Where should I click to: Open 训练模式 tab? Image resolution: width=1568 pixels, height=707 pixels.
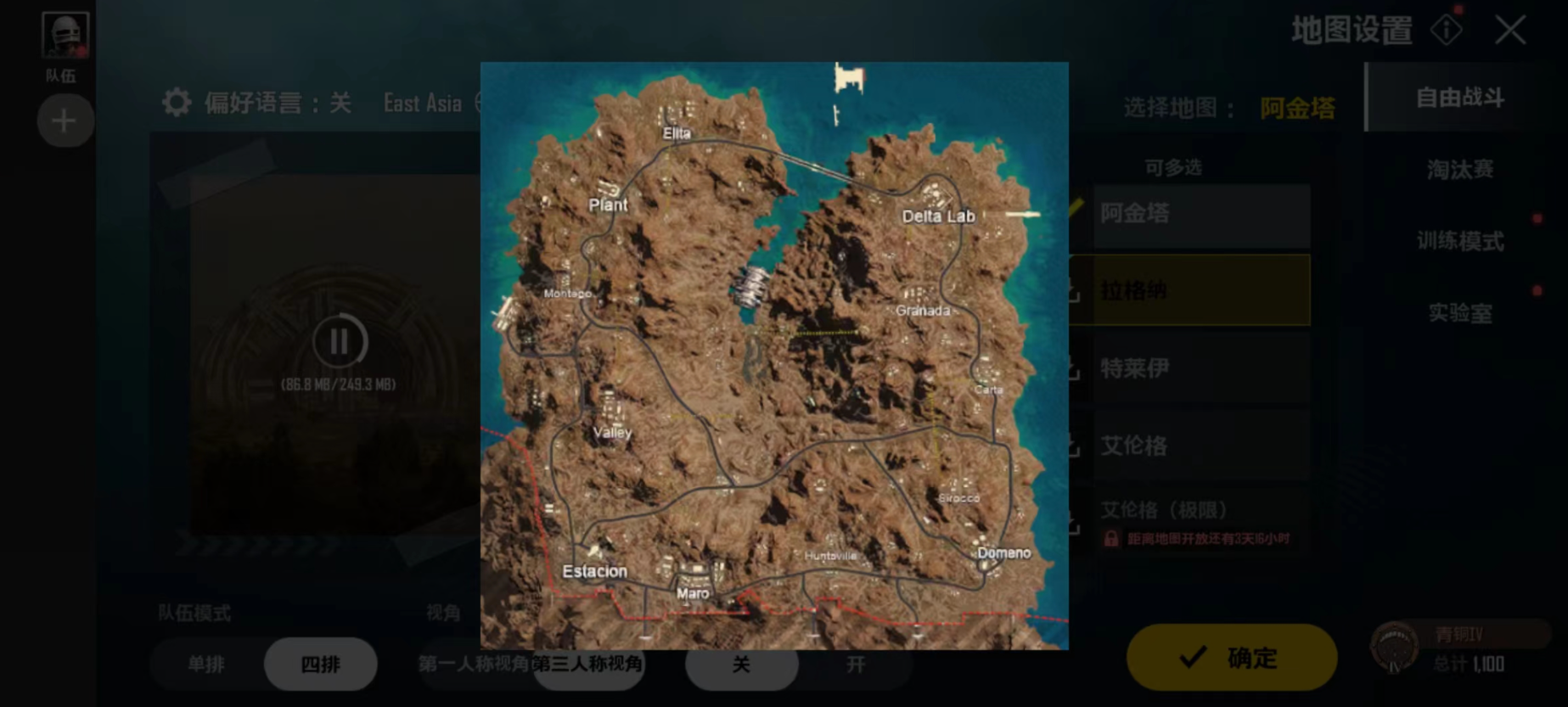click(x=1459, y=241)
